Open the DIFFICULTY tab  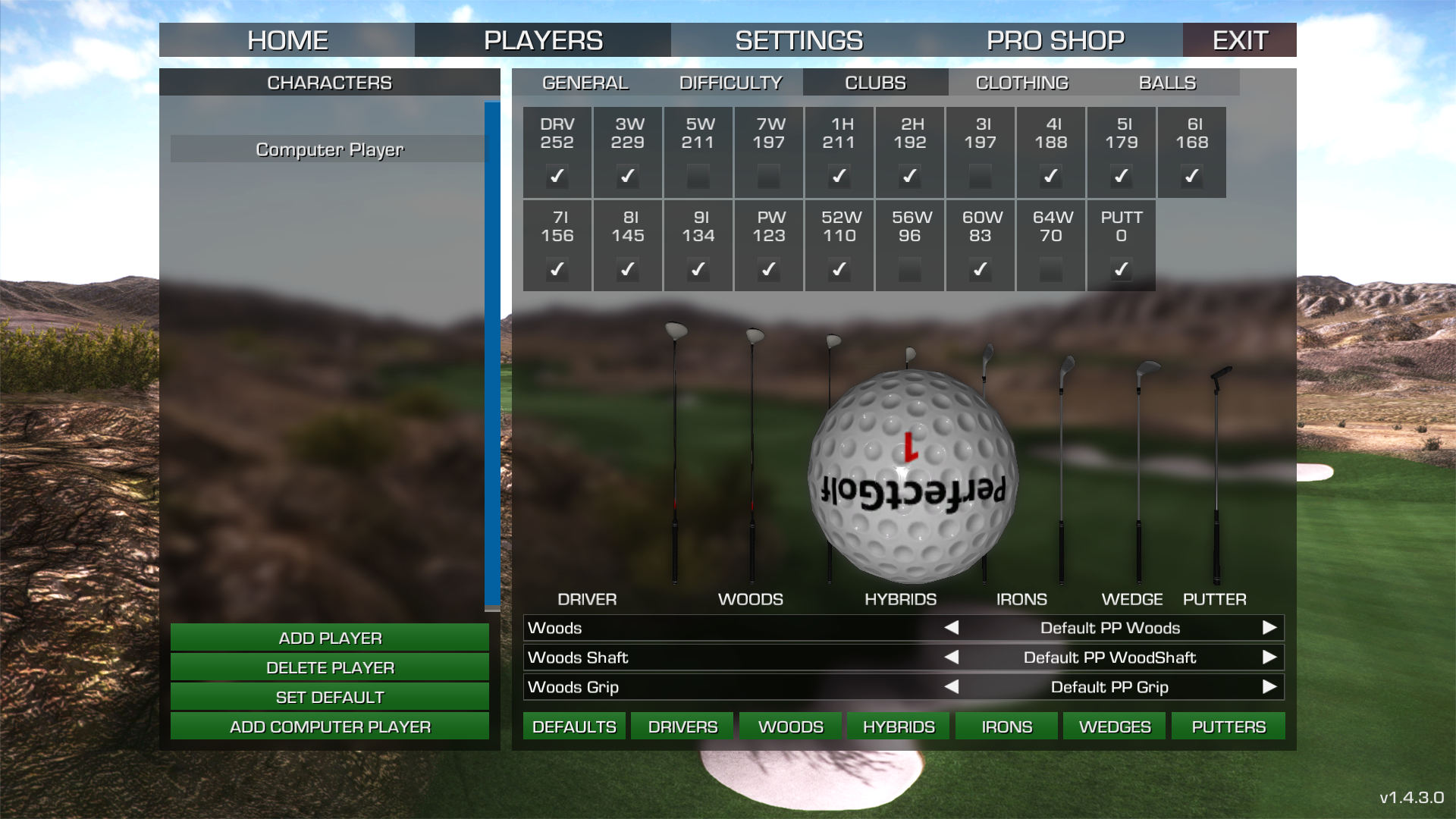[x=730, y=83]
